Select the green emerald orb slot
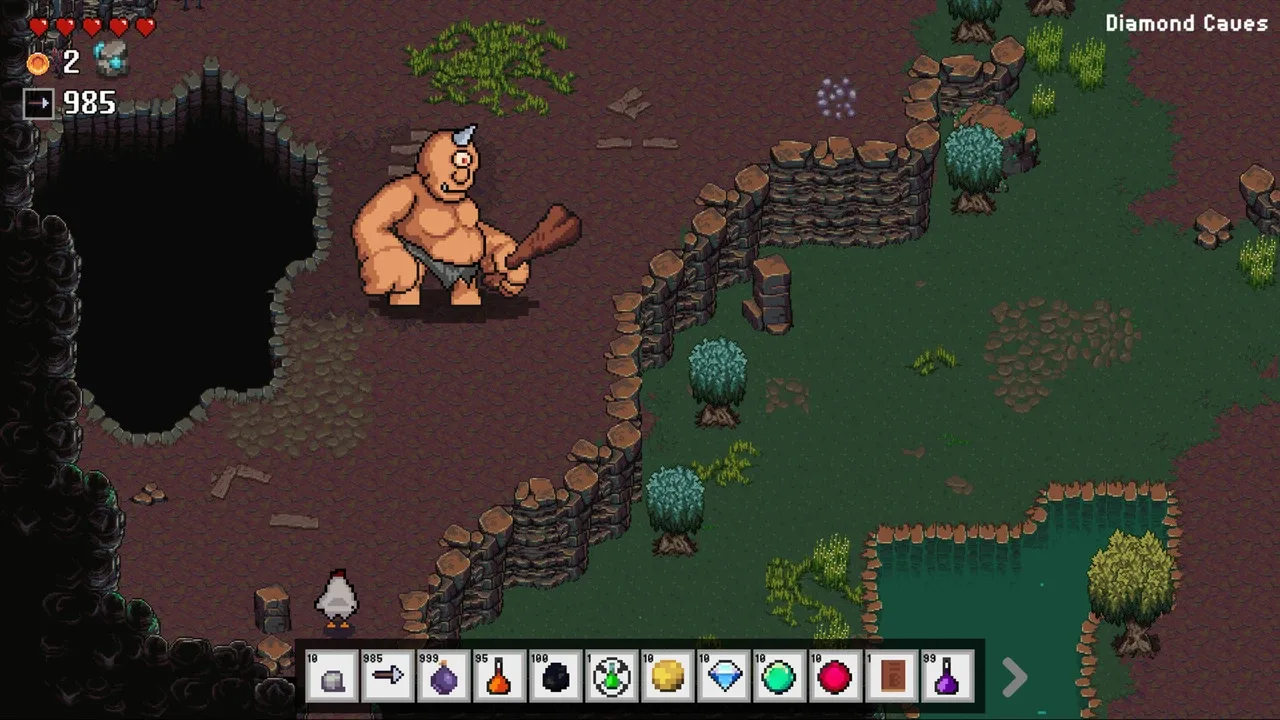 tap(780, 676)
